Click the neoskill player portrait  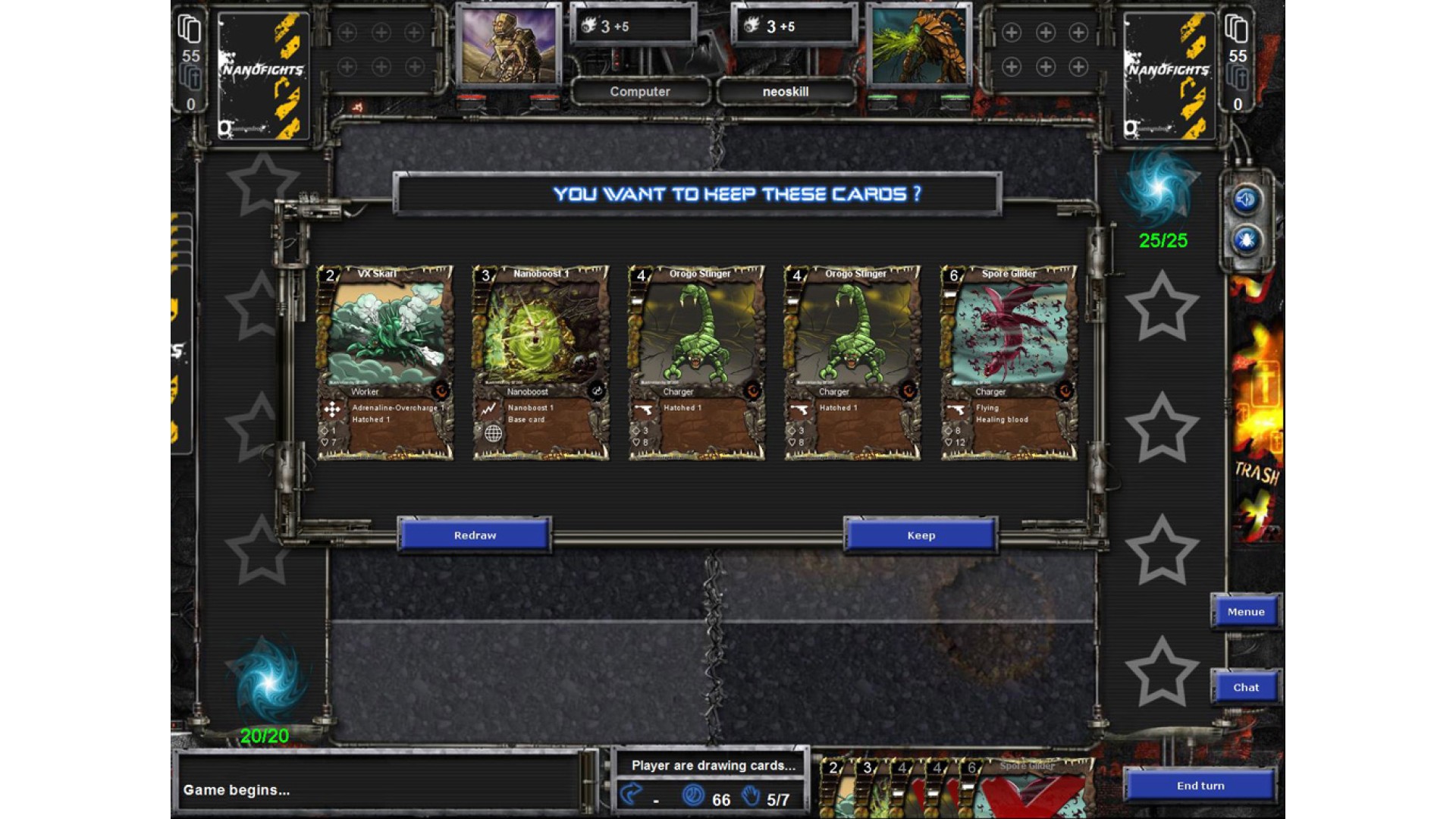pos(919,44)
